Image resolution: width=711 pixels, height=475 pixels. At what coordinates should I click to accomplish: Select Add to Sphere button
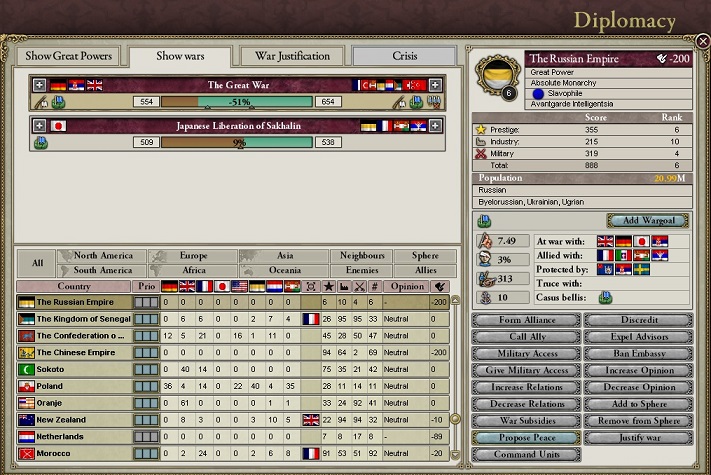click(x=637, y=404)
